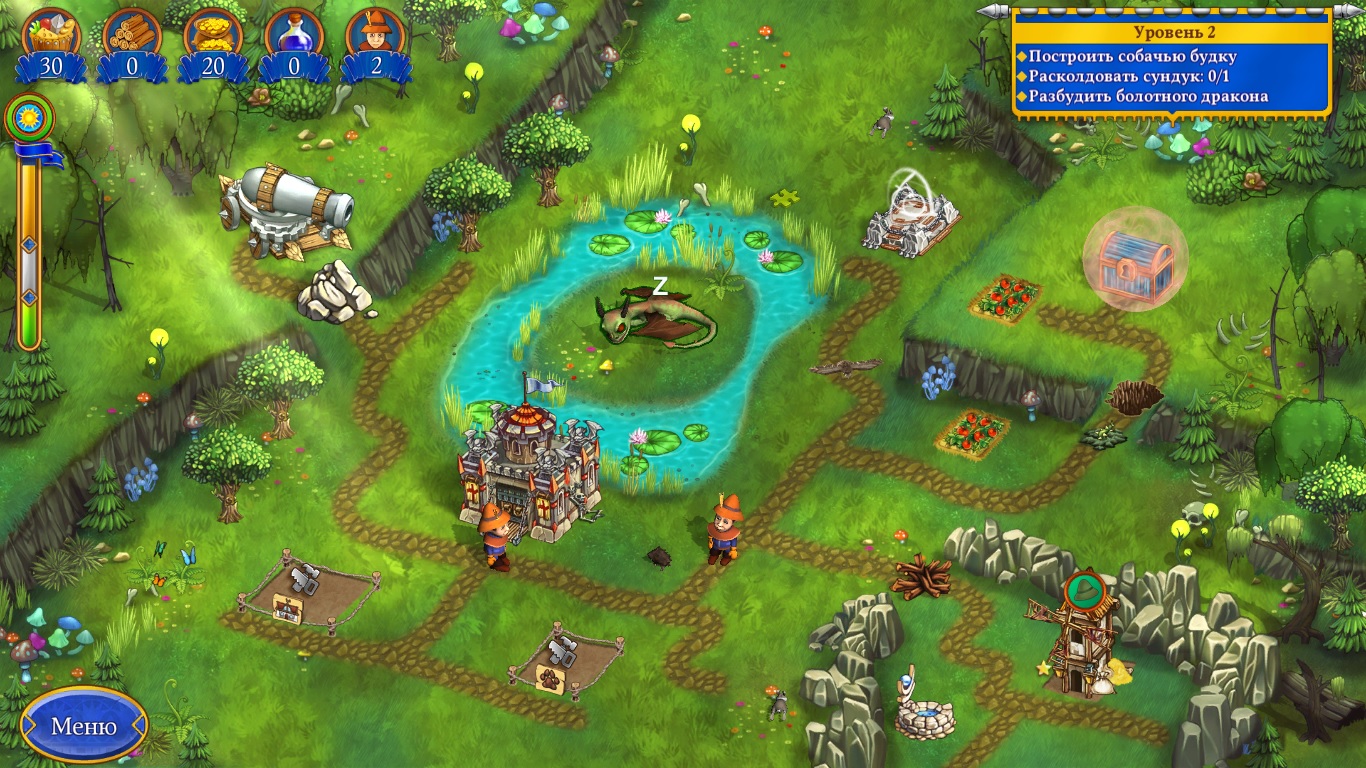
Task: Open the Меню button
Action: click(84, 725)
